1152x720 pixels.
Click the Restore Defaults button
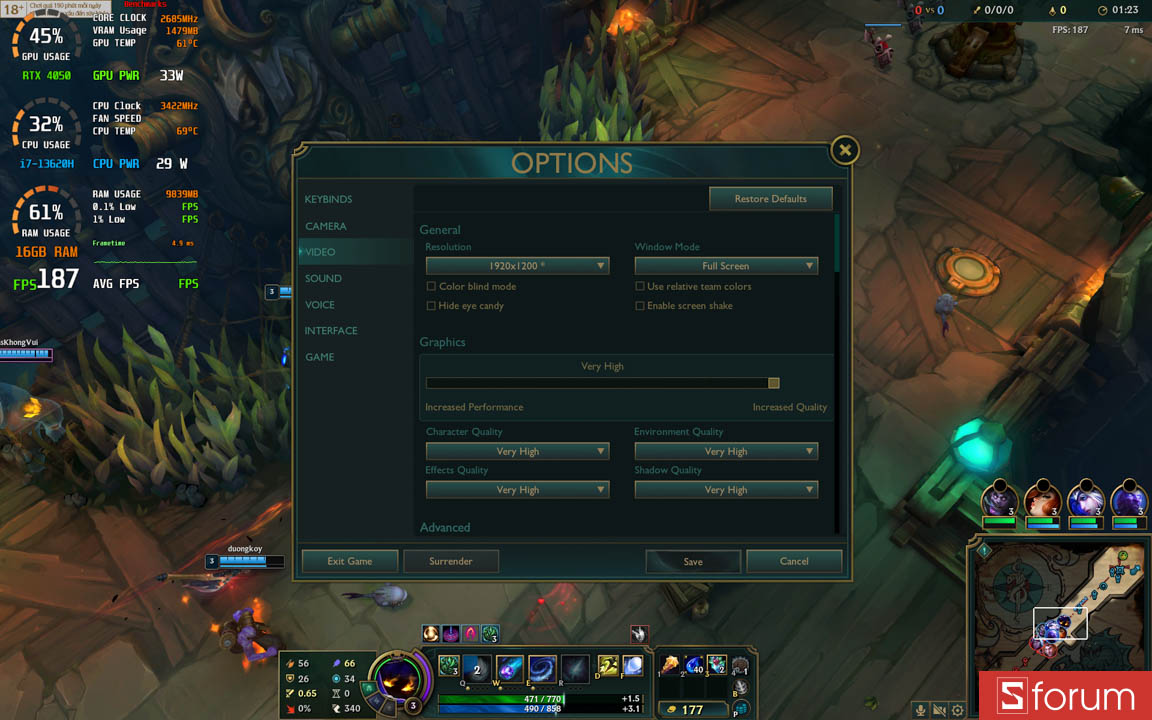(770, 199)
